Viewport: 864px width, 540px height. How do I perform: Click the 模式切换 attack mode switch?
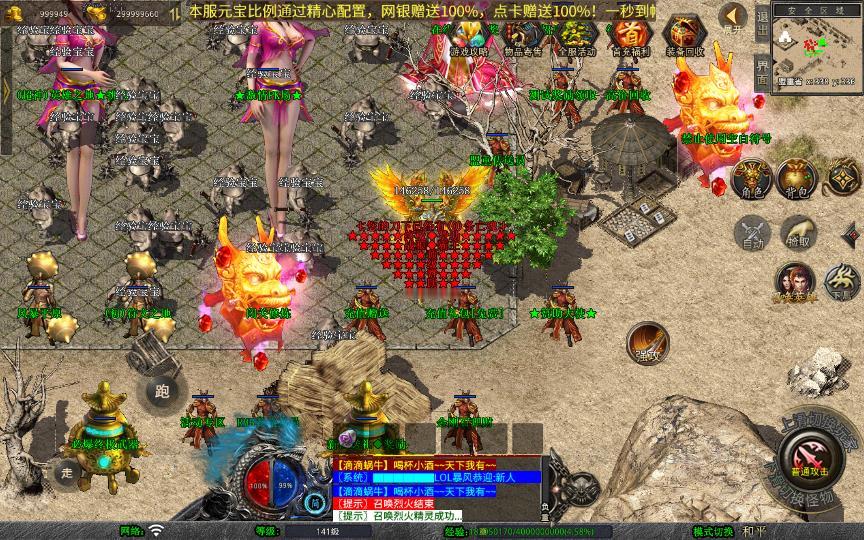(x=715, y=531)
